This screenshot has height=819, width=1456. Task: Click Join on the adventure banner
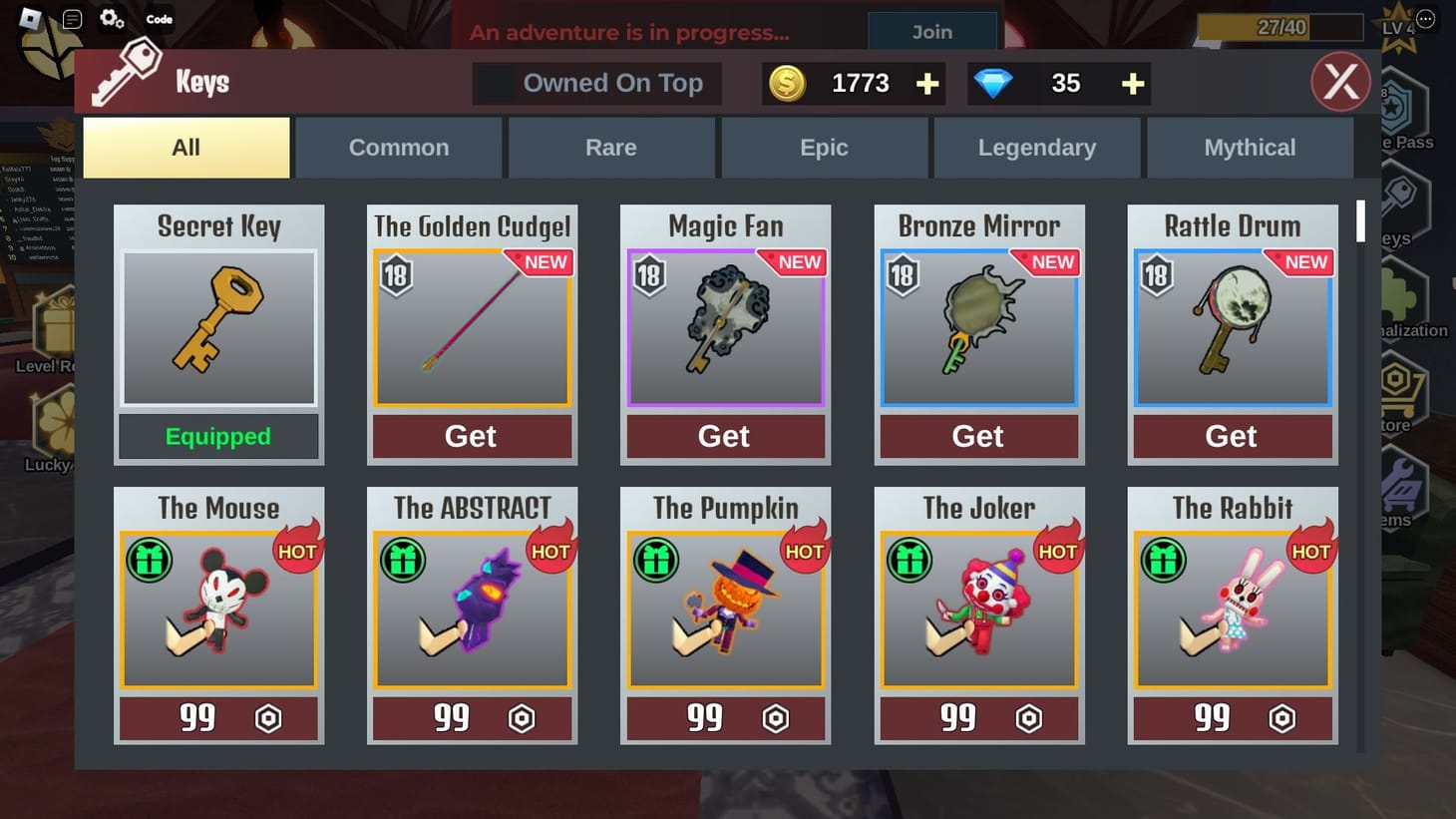pos(931,31)
